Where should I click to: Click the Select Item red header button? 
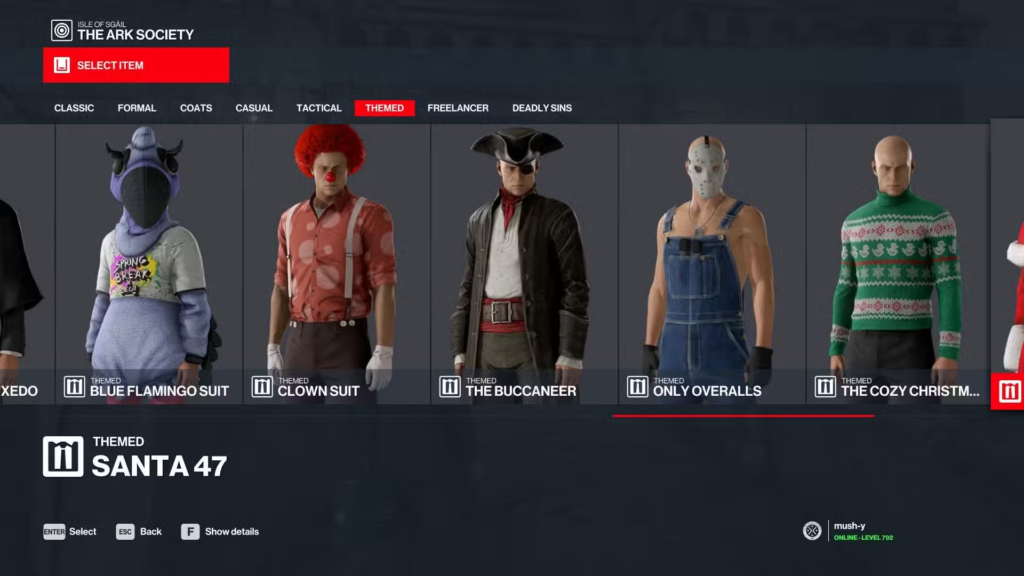[x=136, y=65]
